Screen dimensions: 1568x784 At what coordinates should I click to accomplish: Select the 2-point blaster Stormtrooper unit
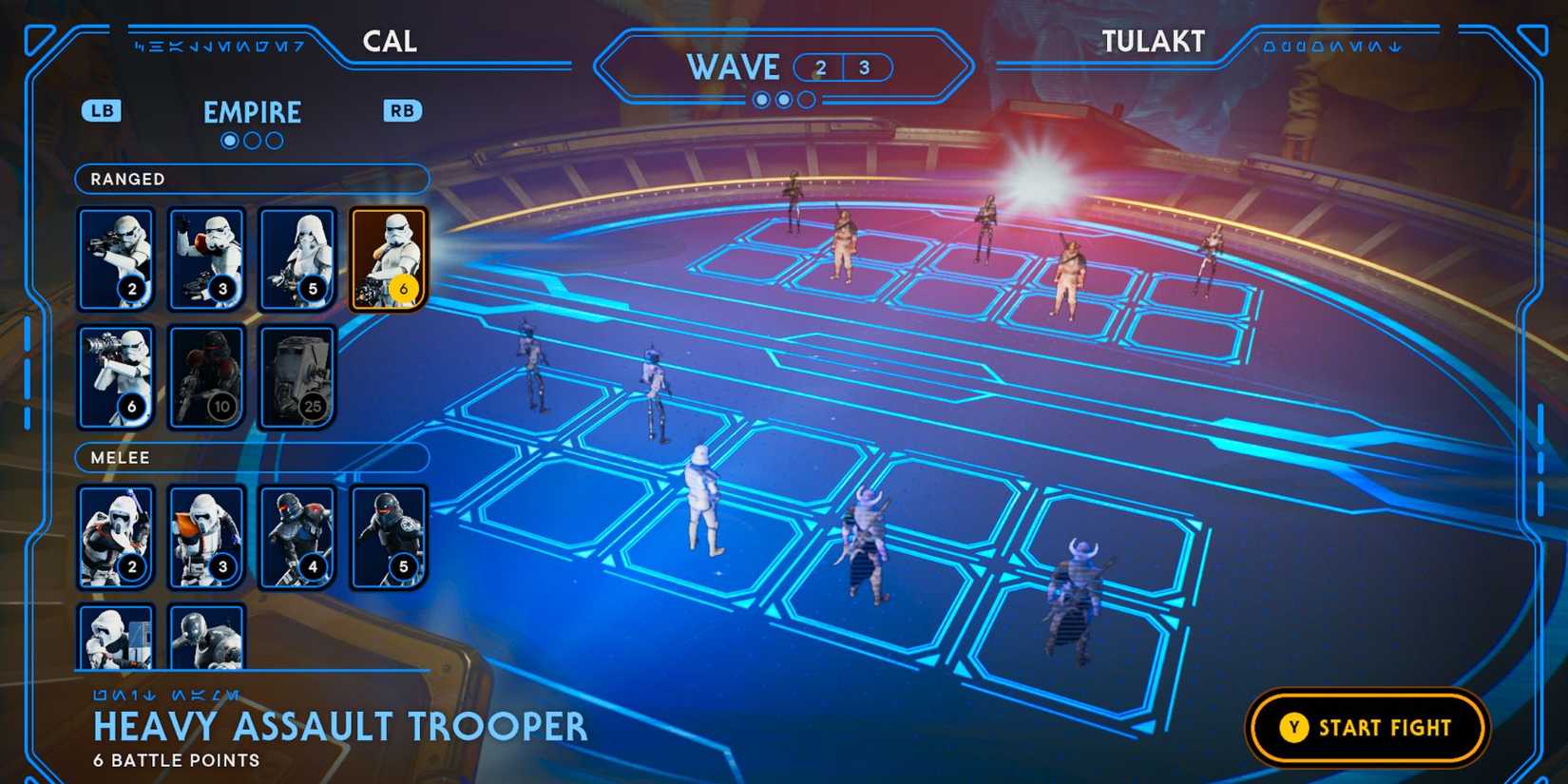click(116, 257)
